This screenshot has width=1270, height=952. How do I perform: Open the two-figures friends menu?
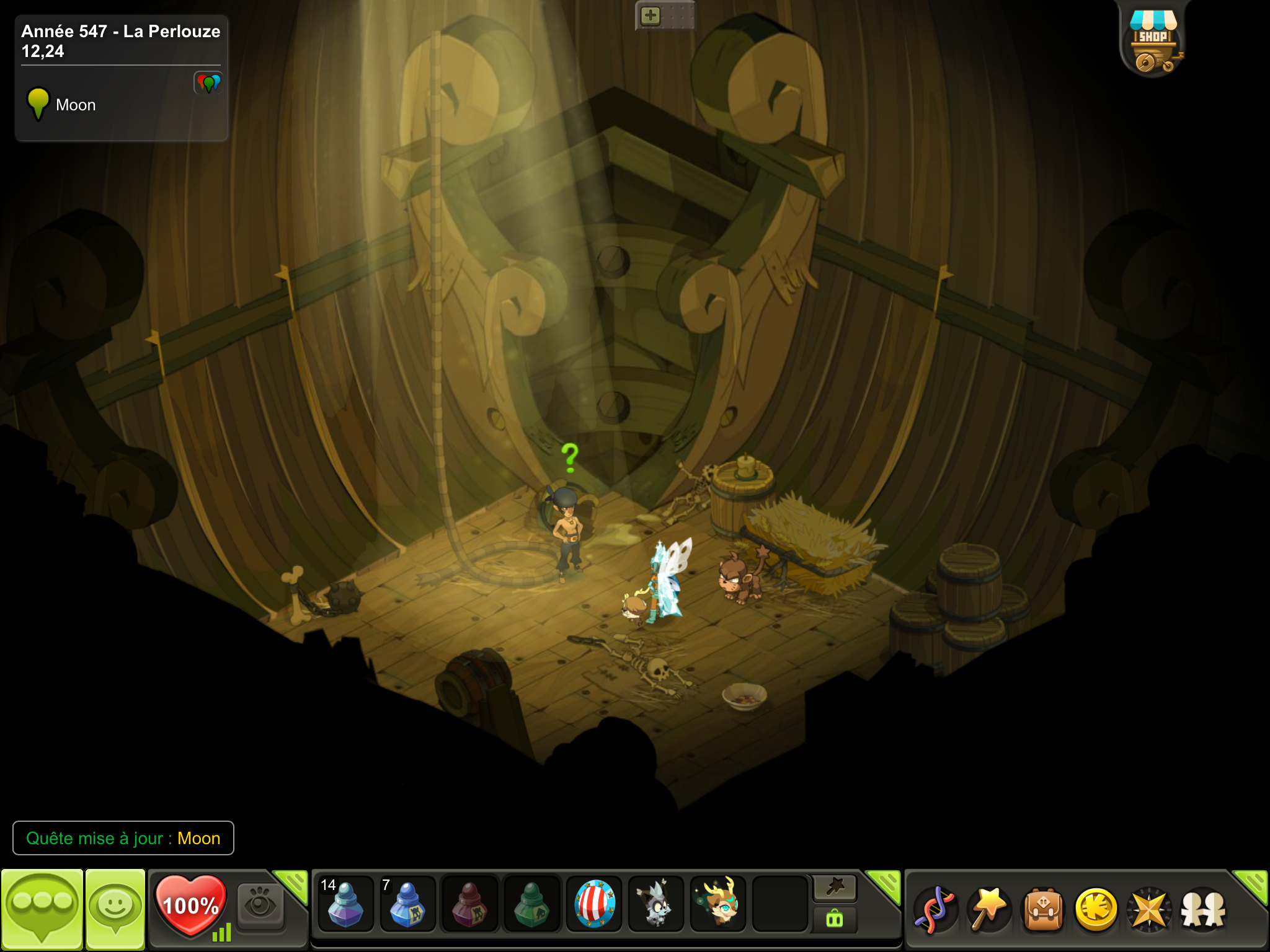pyautogui.click(x=1203, y=910)
